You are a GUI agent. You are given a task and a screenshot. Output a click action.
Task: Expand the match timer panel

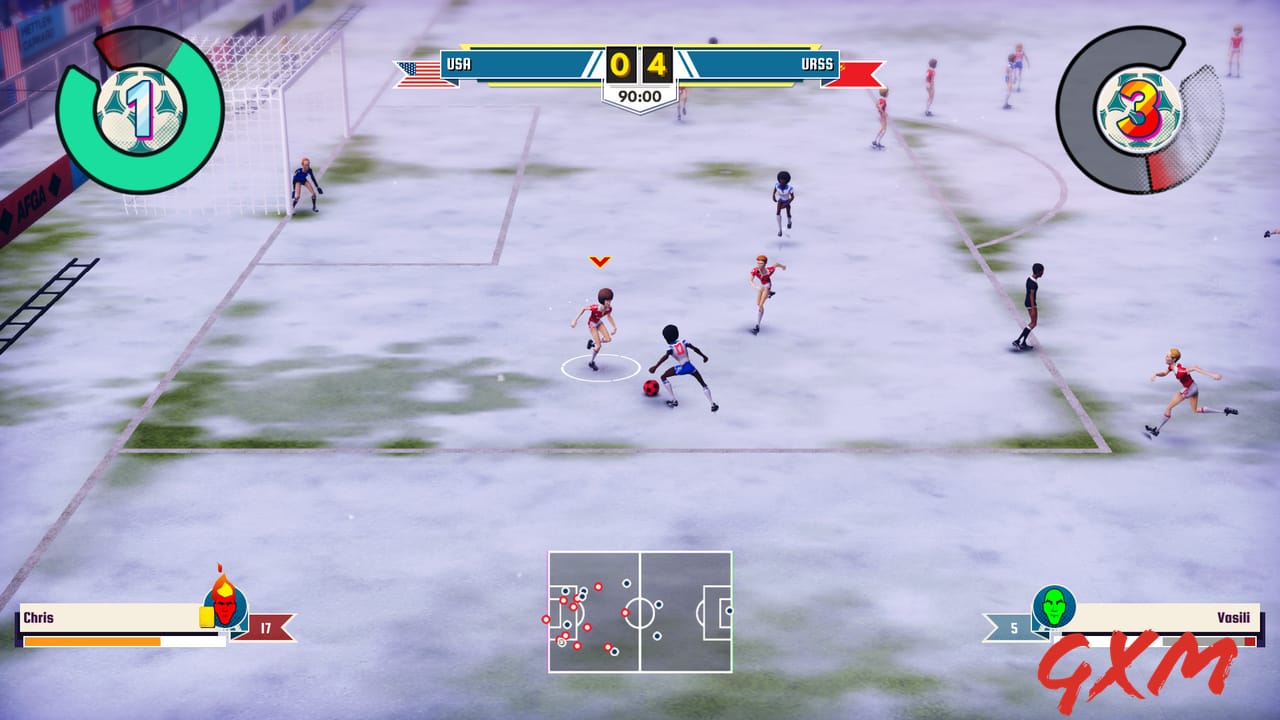[x=639, y=98]
